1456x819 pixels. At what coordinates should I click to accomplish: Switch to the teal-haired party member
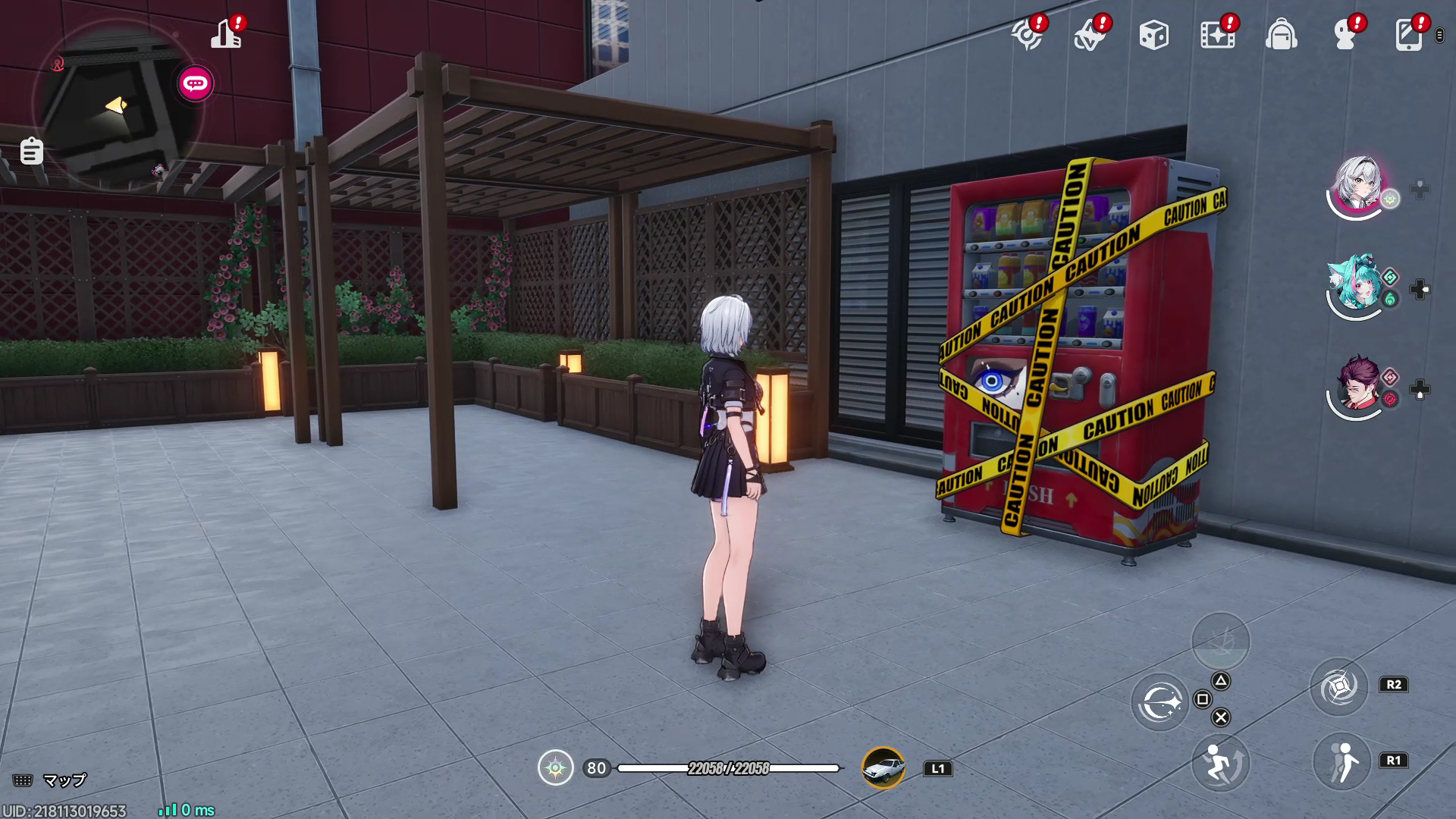(1357, 286)
